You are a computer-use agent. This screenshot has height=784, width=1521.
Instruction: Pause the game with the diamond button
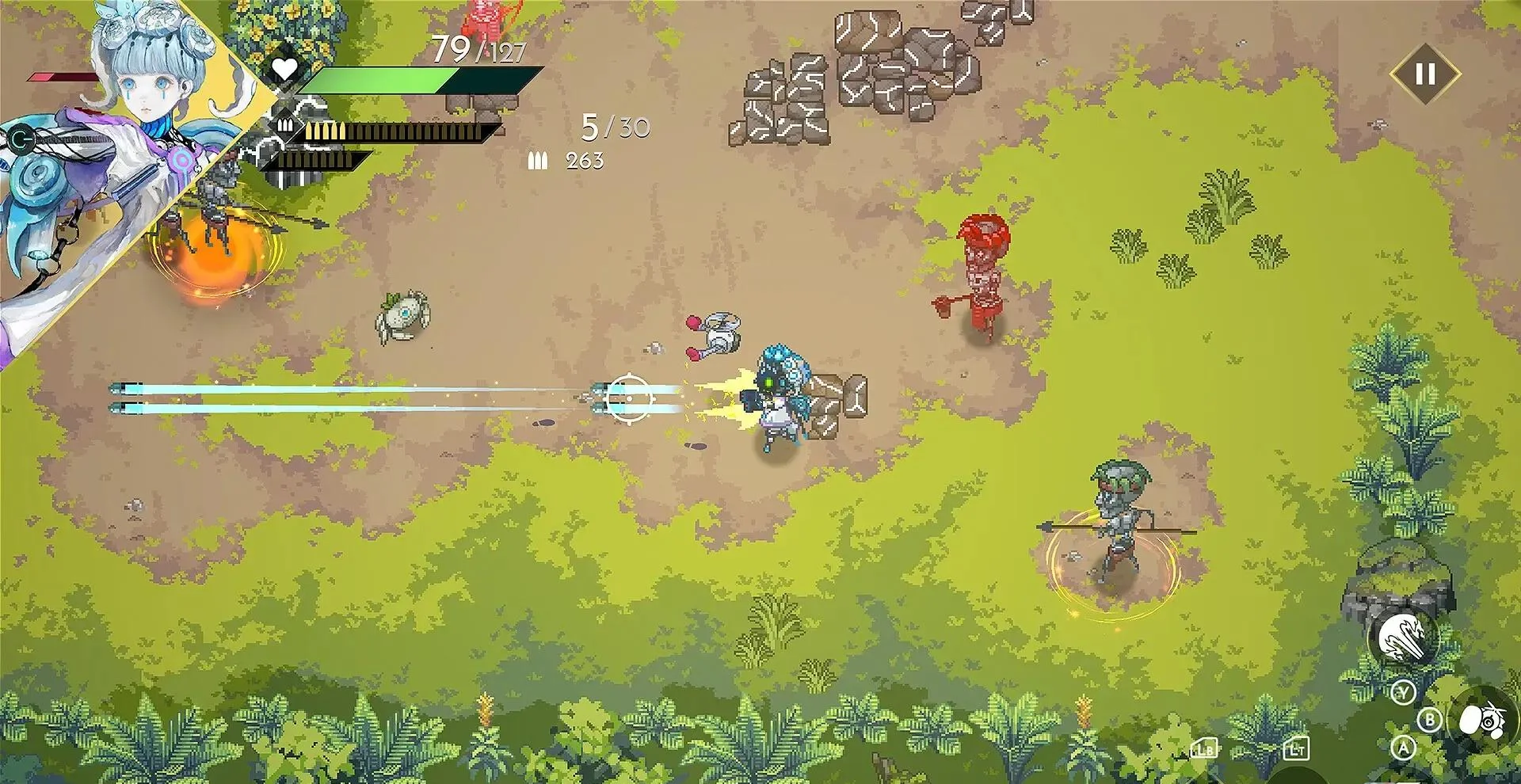coord(1425,74)
